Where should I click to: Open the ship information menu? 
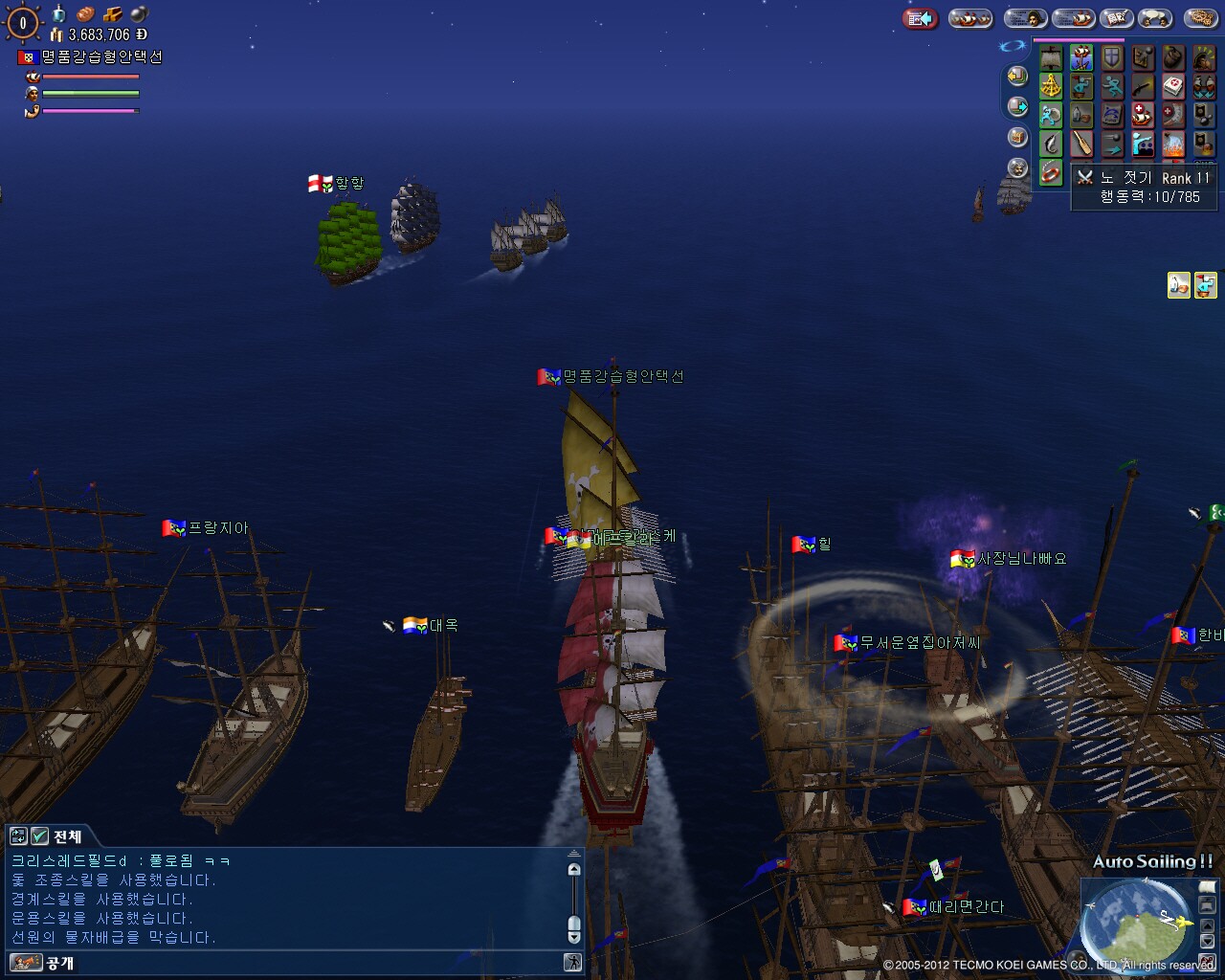tap(1074, 18)
